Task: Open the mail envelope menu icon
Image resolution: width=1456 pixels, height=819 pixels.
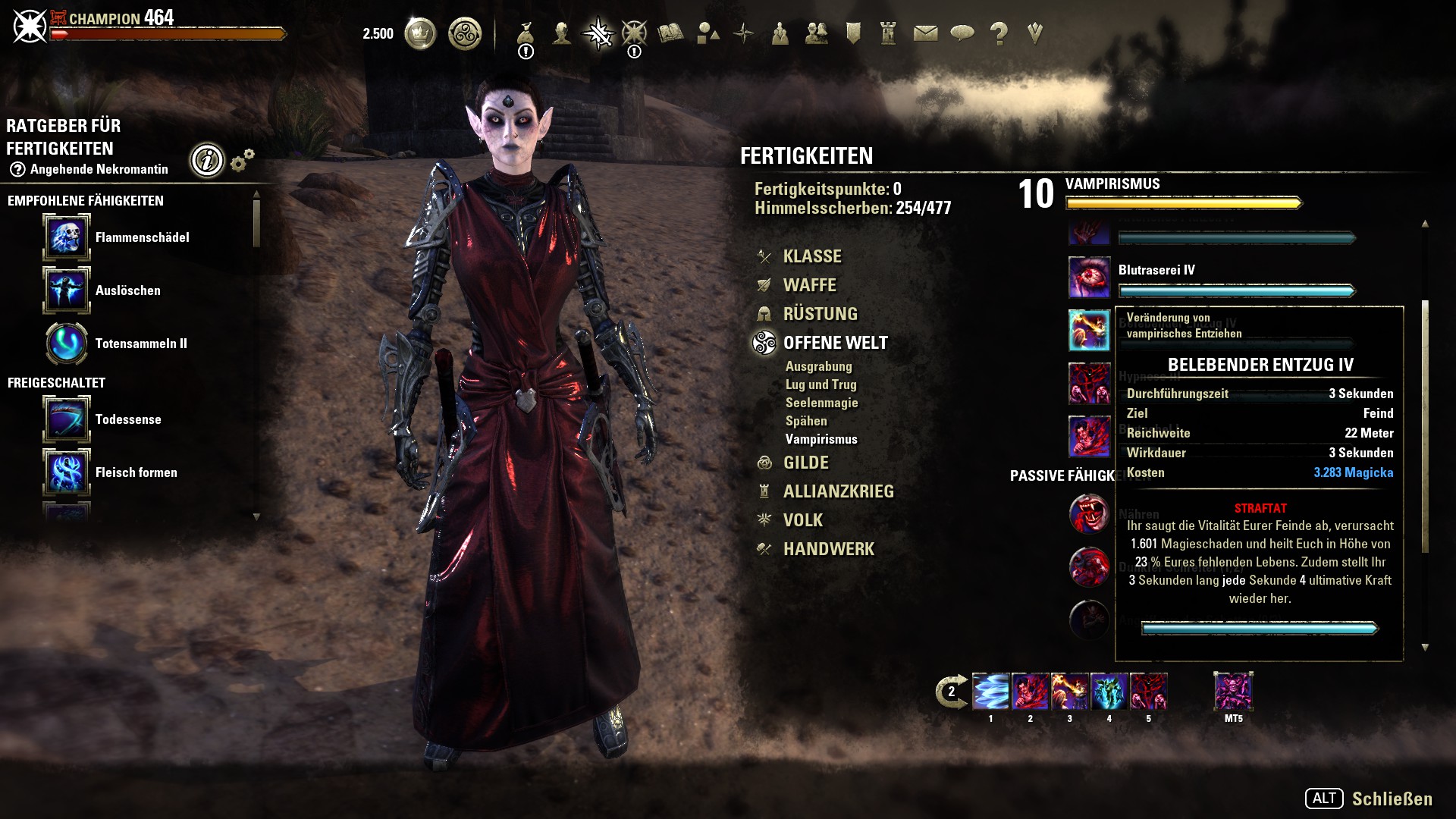Action: pos(925,33)
